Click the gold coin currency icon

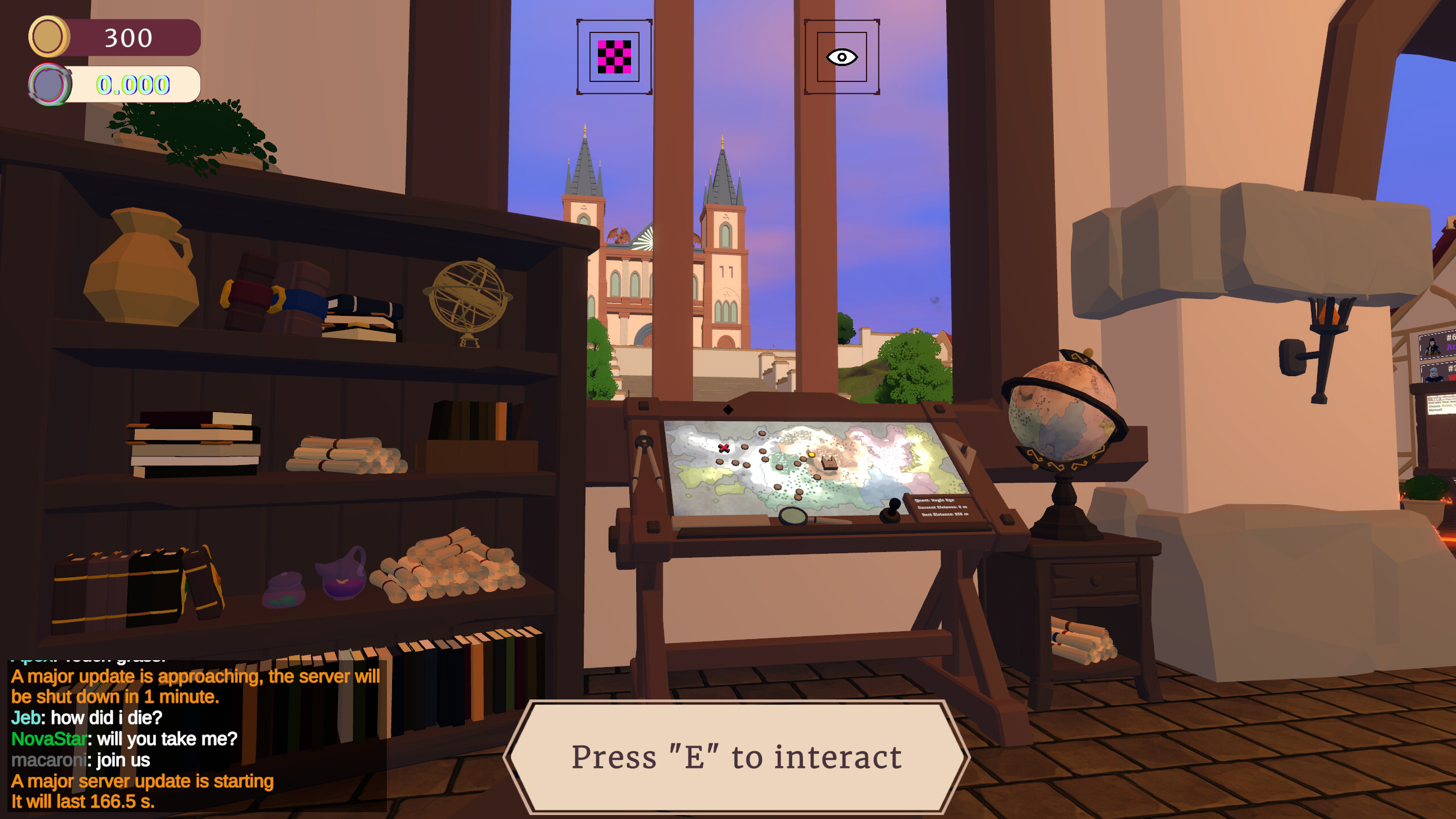click(x=48, y=37)
